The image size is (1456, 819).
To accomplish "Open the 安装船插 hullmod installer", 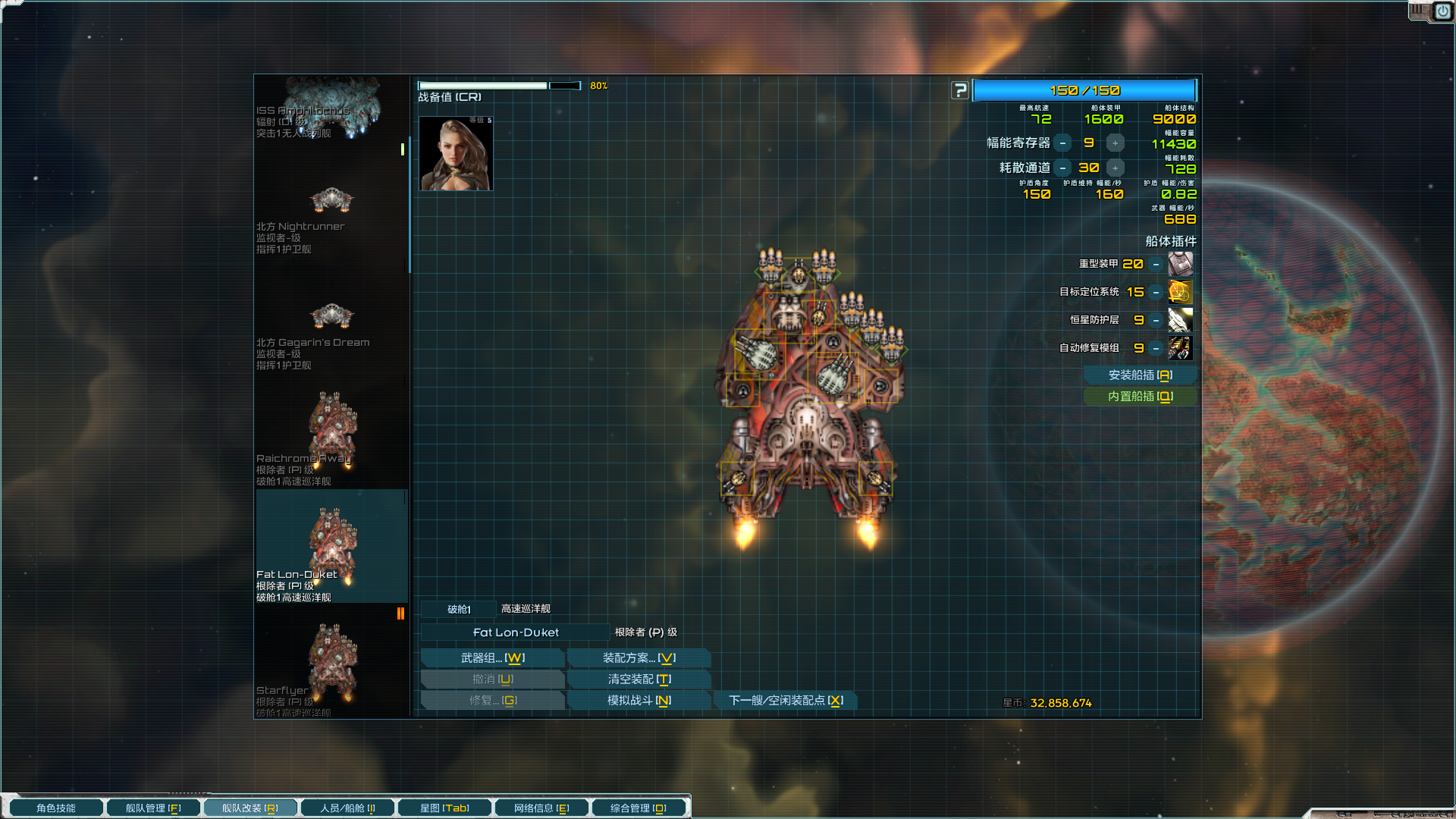I will point(1140,375).
